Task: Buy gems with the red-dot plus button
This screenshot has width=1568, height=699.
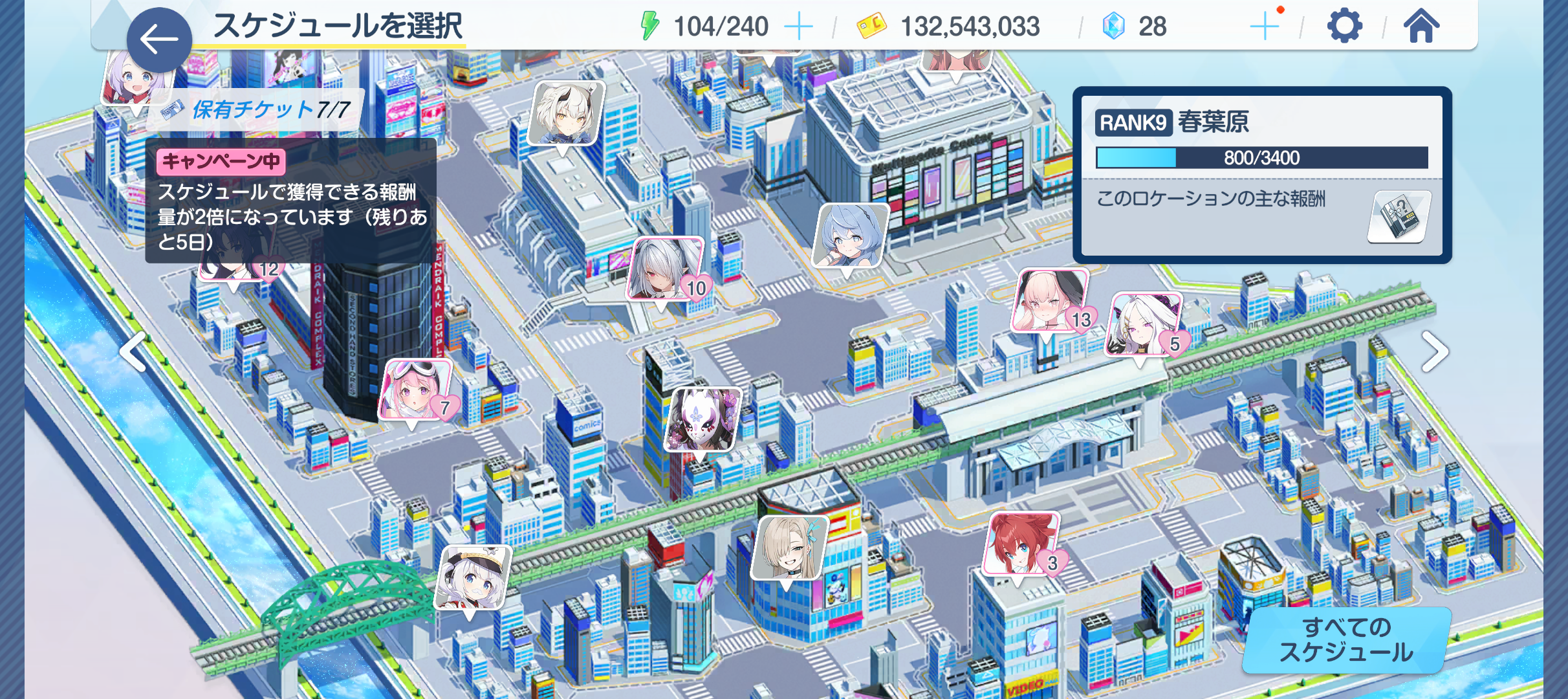Action: tap(1265, 26)
